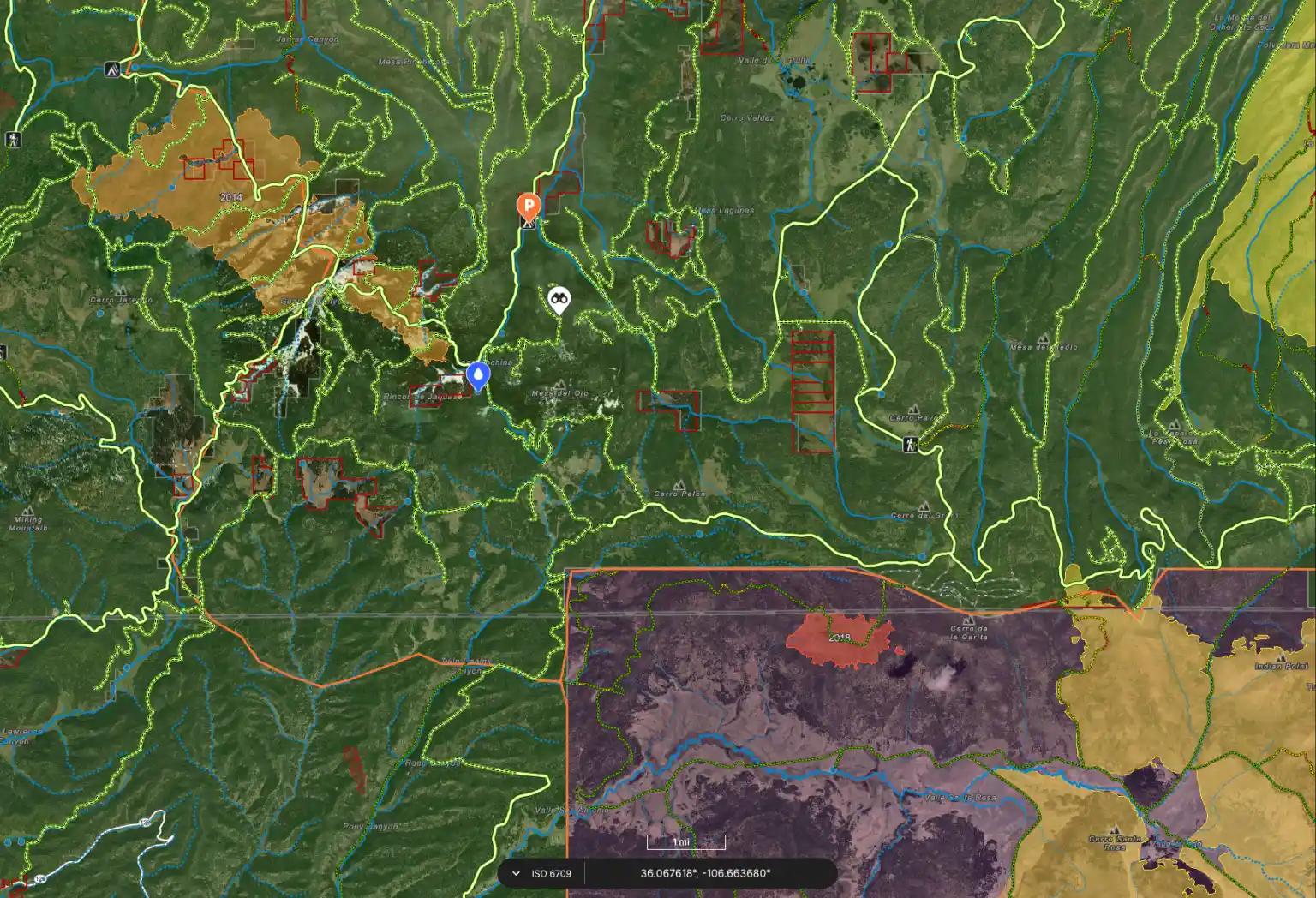1316x898 pixels.
Task: Select the blue water droplet waypoint
Action: pyautogui.click(x=478, y=374)
